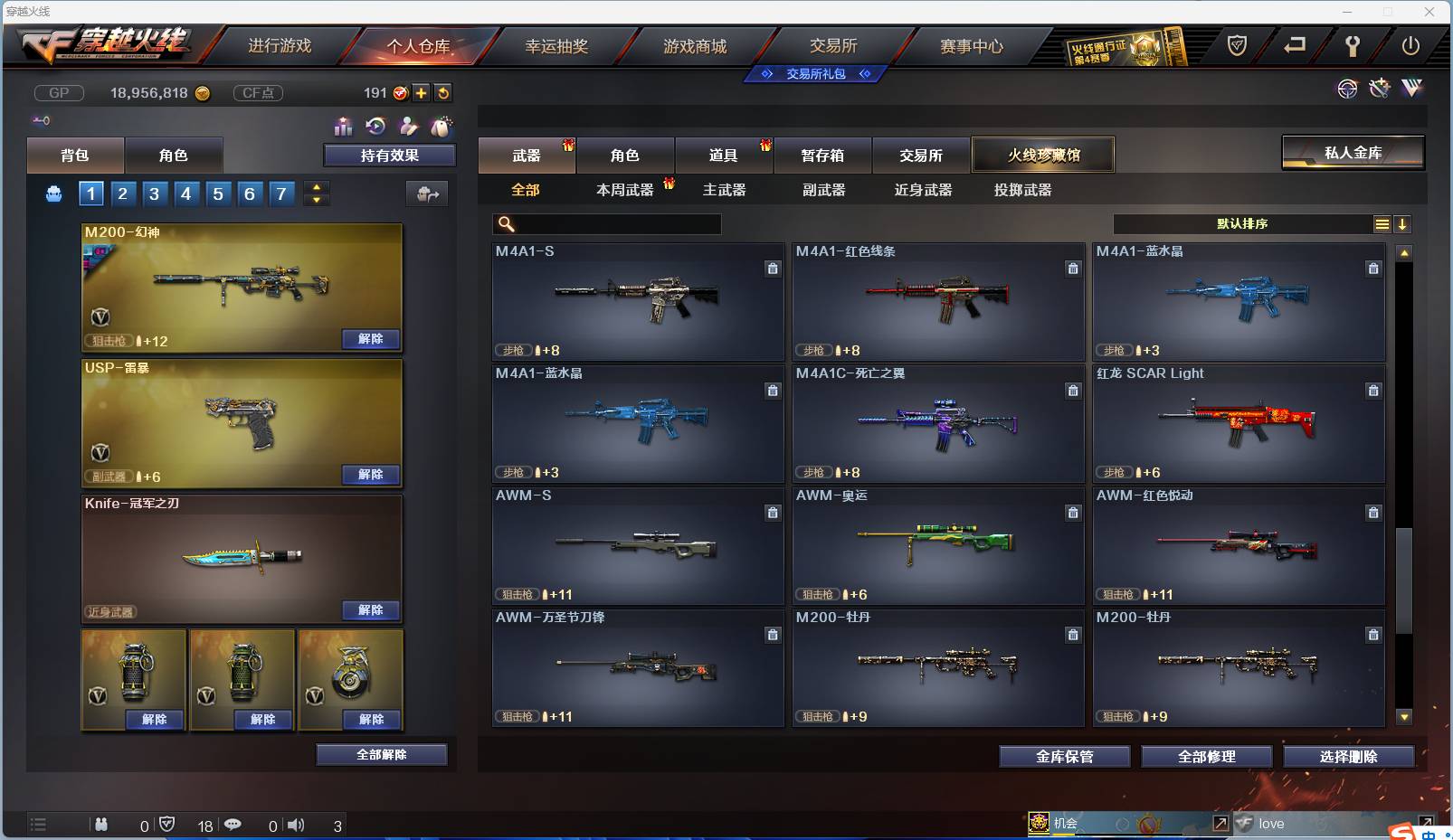Screen dimensions: 1453x840
Task: Toggle list view next to 默认排序
Action: [1382, 223]
